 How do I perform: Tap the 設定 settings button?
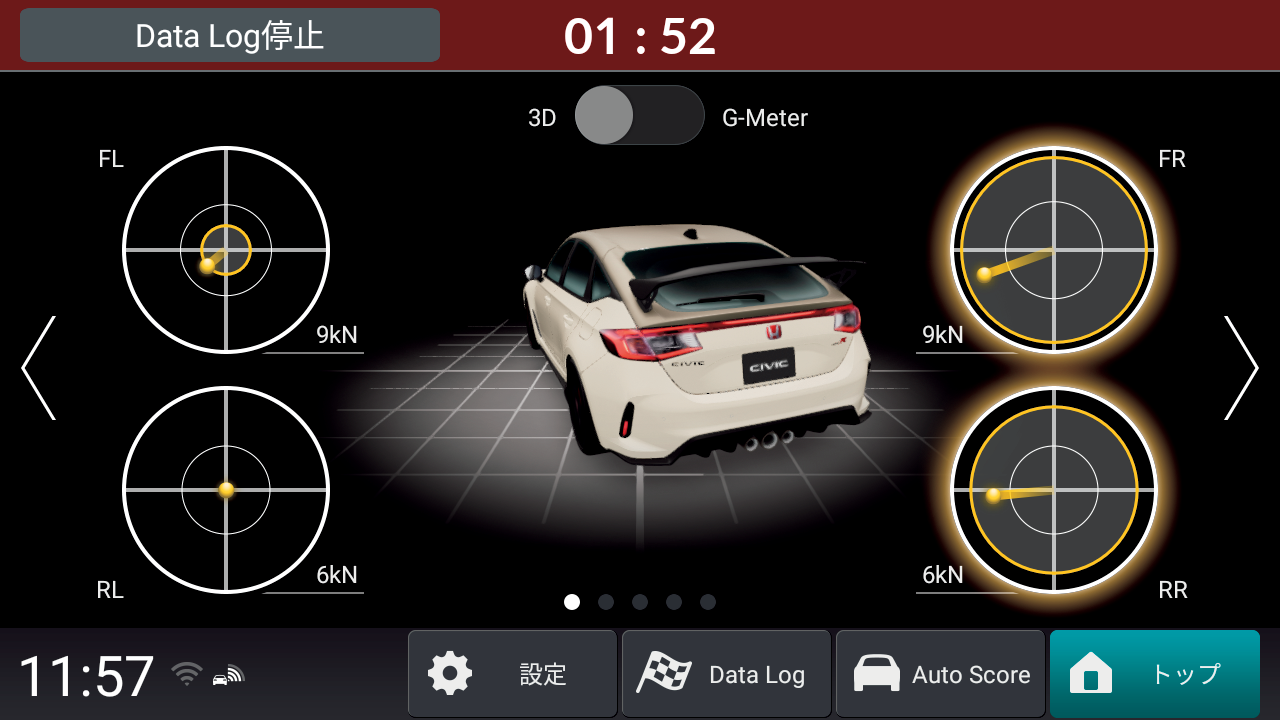coord(512,673)
